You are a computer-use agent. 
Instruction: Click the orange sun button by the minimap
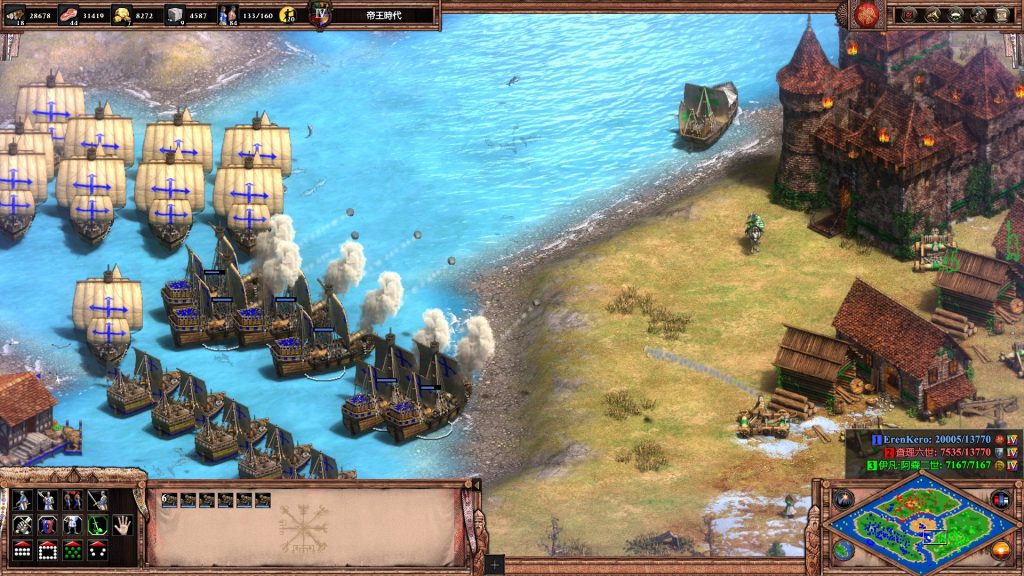[x=999, y=549]
